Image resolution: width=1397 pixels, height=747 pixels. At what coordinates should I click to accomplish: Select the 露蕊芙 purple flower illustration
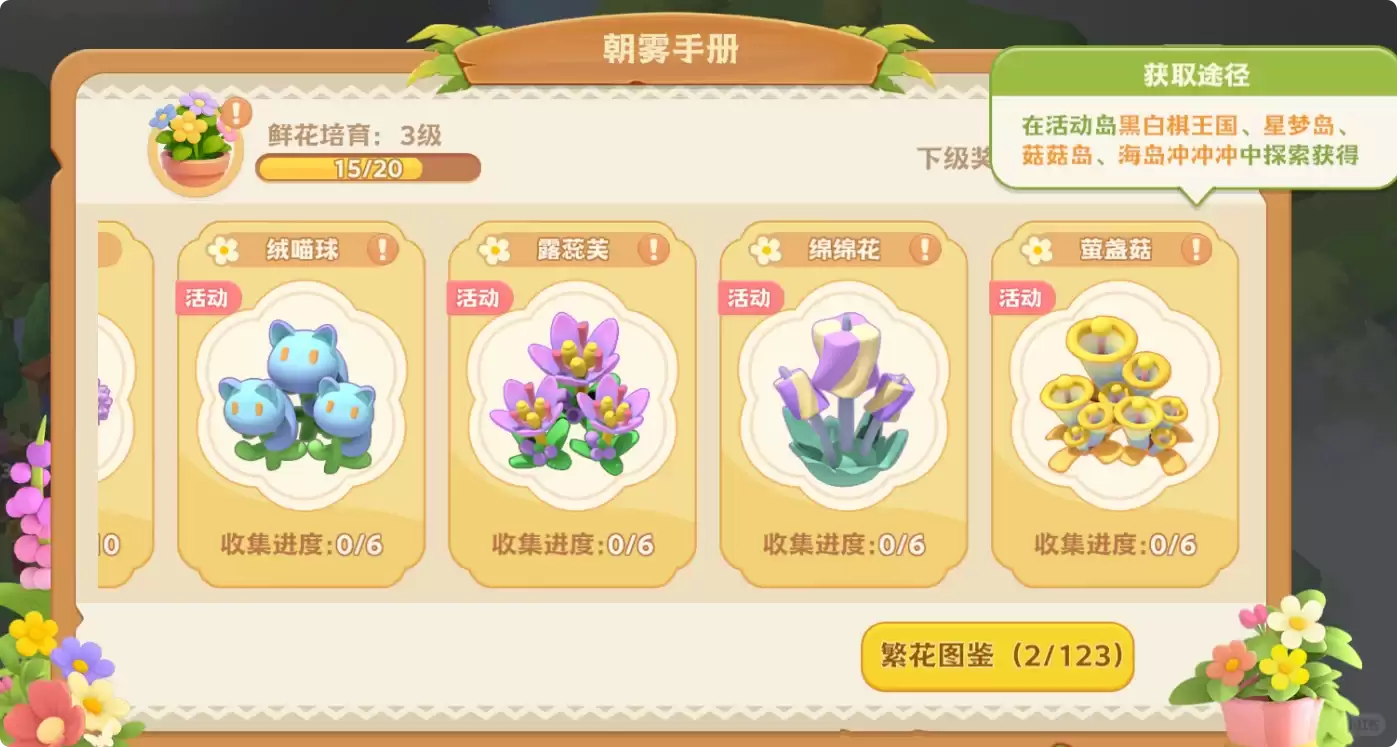tap(569, 395)
